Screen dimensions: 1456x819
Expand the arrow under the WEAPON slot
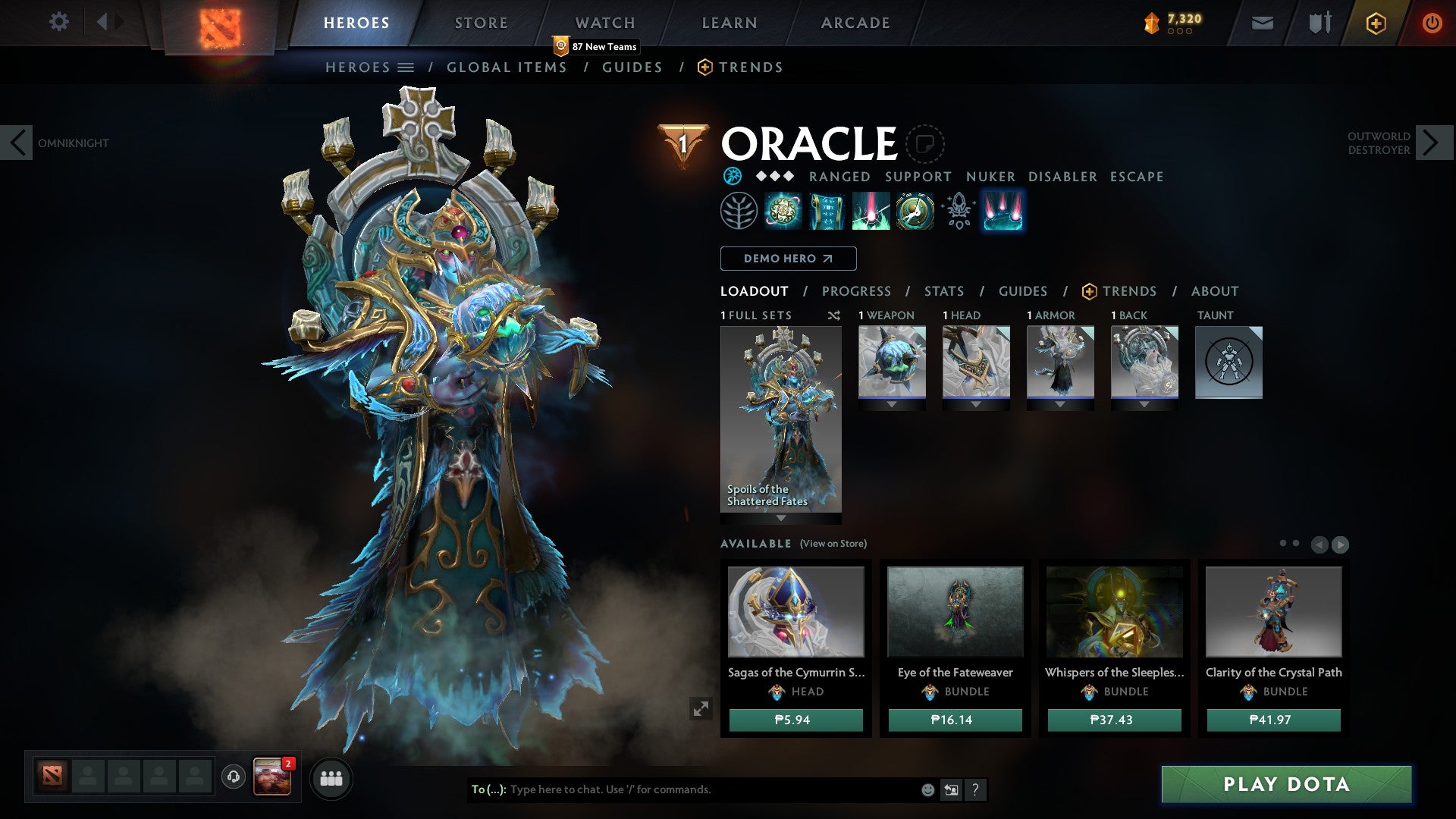tap(892, 404)
